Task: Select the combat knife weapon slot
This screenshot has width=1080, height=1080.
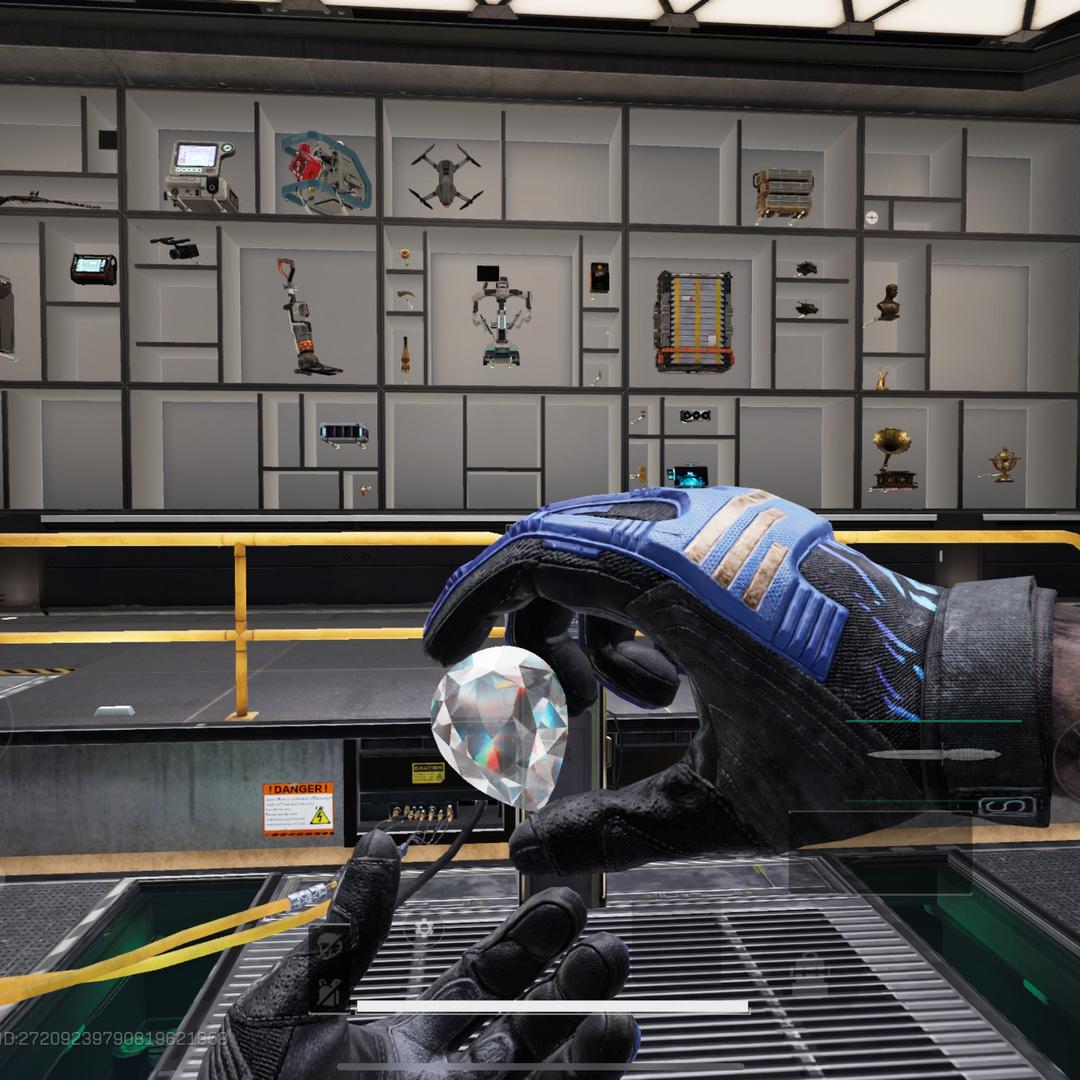Action: 933,755
